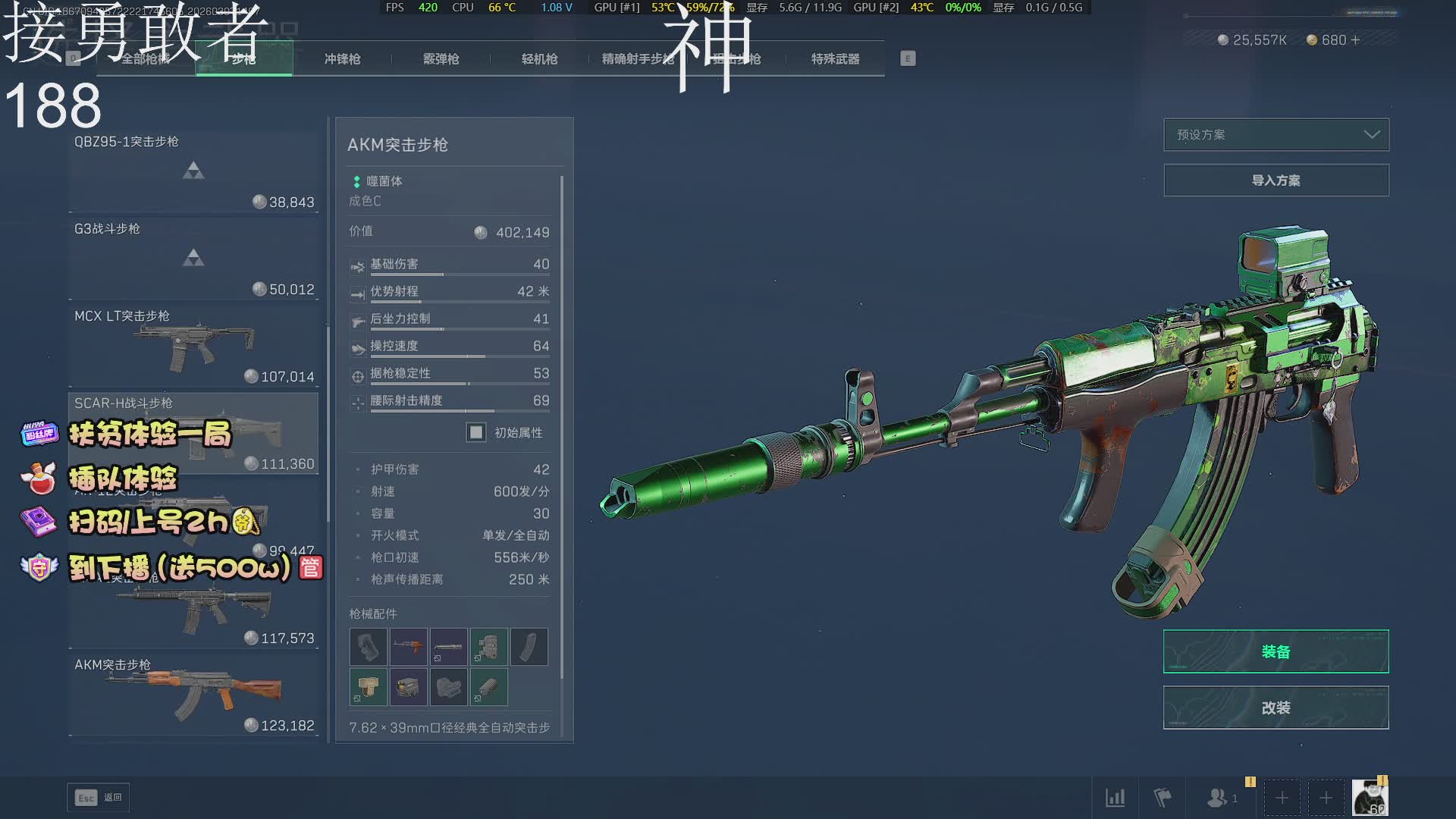Show the 特殊武器 category

tap(835, 59)
